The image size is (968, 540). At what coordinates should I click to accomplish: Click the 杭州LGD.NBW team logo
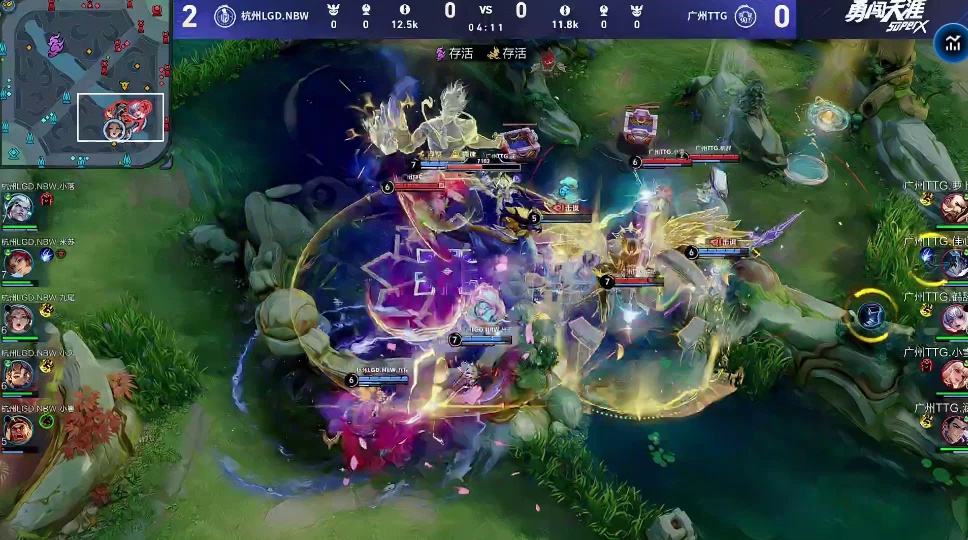pos(224,16)
